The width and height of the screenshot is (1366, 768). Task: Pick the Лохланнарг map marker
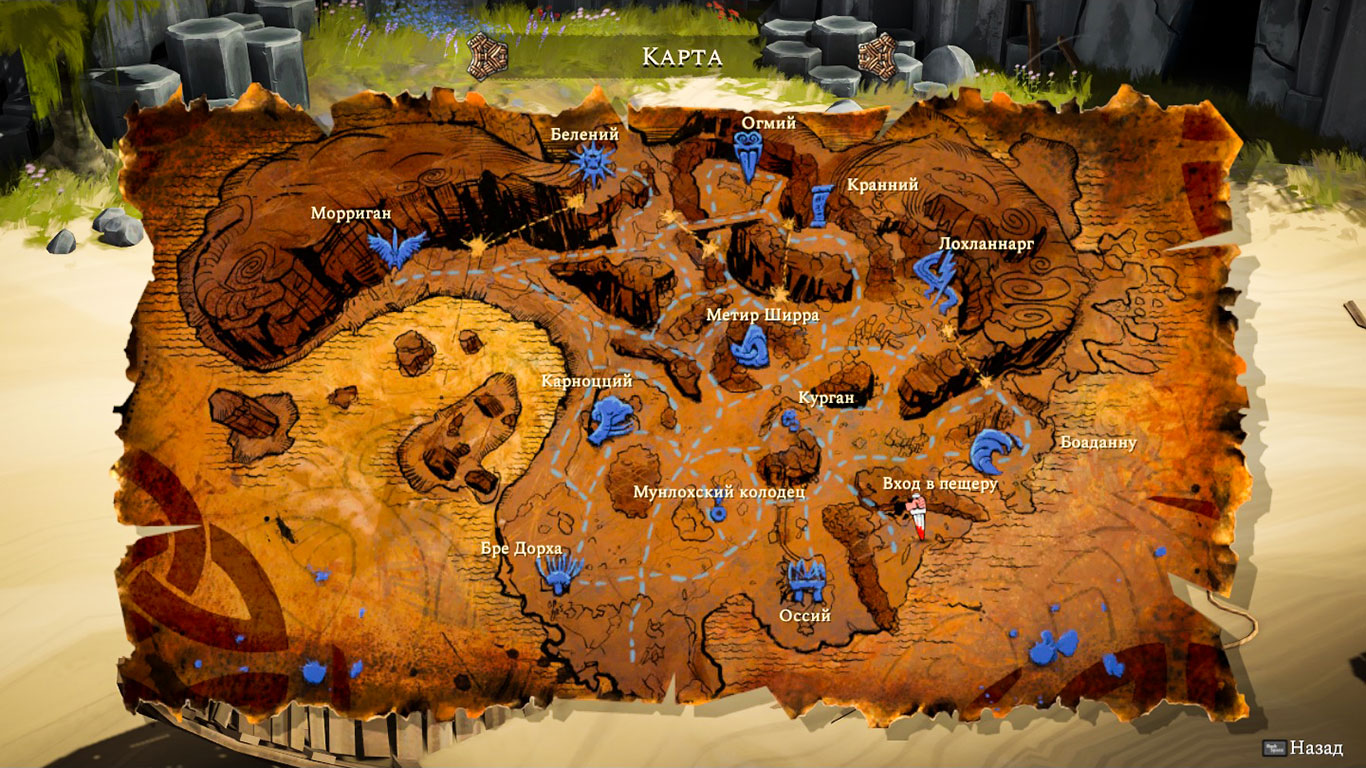pos(937,279)
